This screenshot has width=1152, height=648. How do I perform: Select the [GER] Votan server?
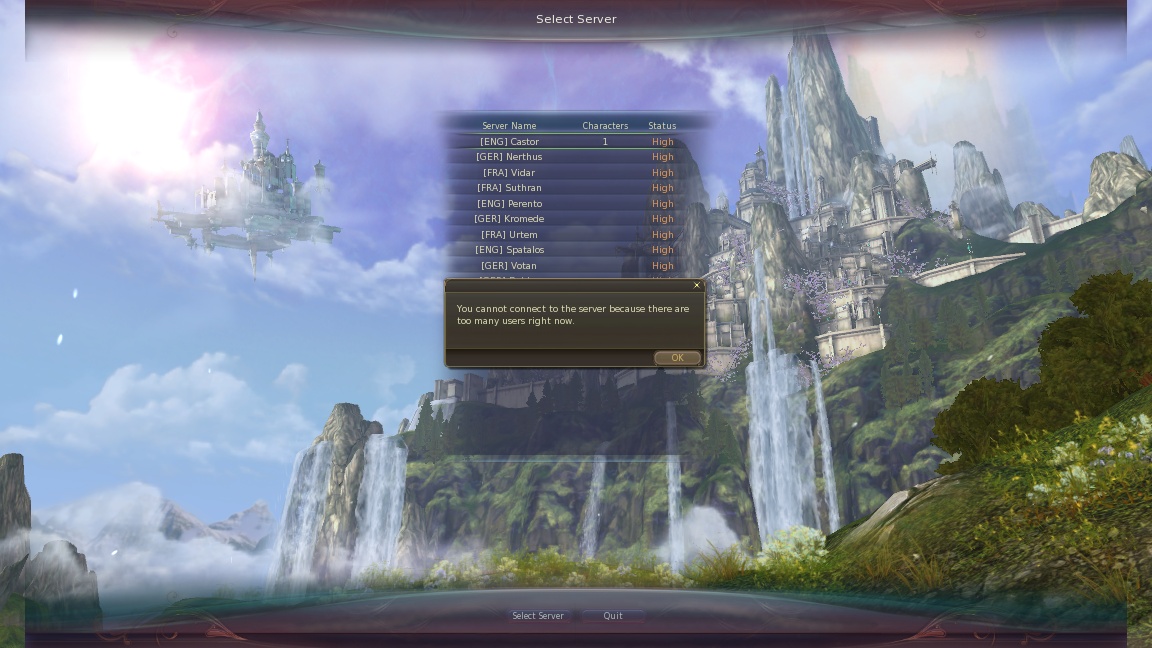click(509, 266)
